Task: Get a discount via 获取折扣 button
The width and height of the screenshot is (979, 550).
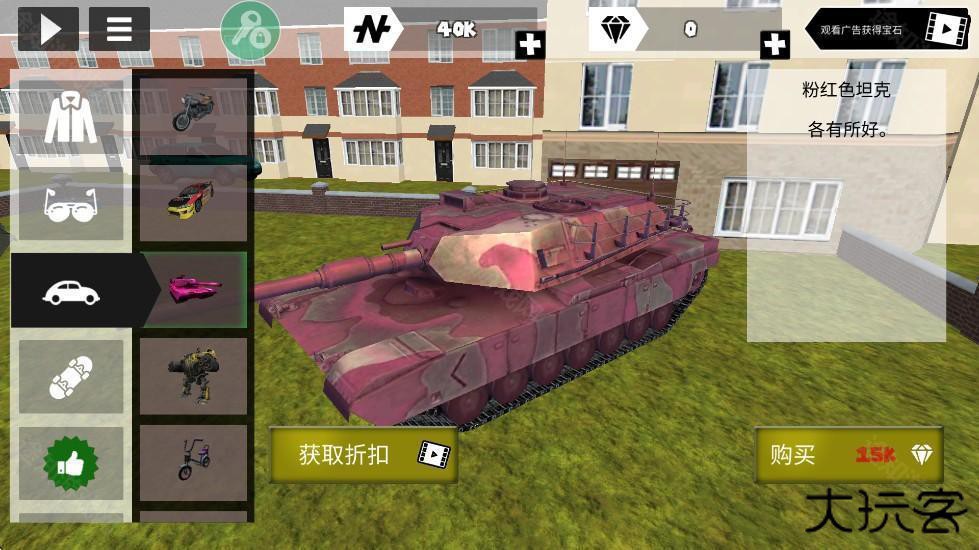Action: tap(363, 455)
